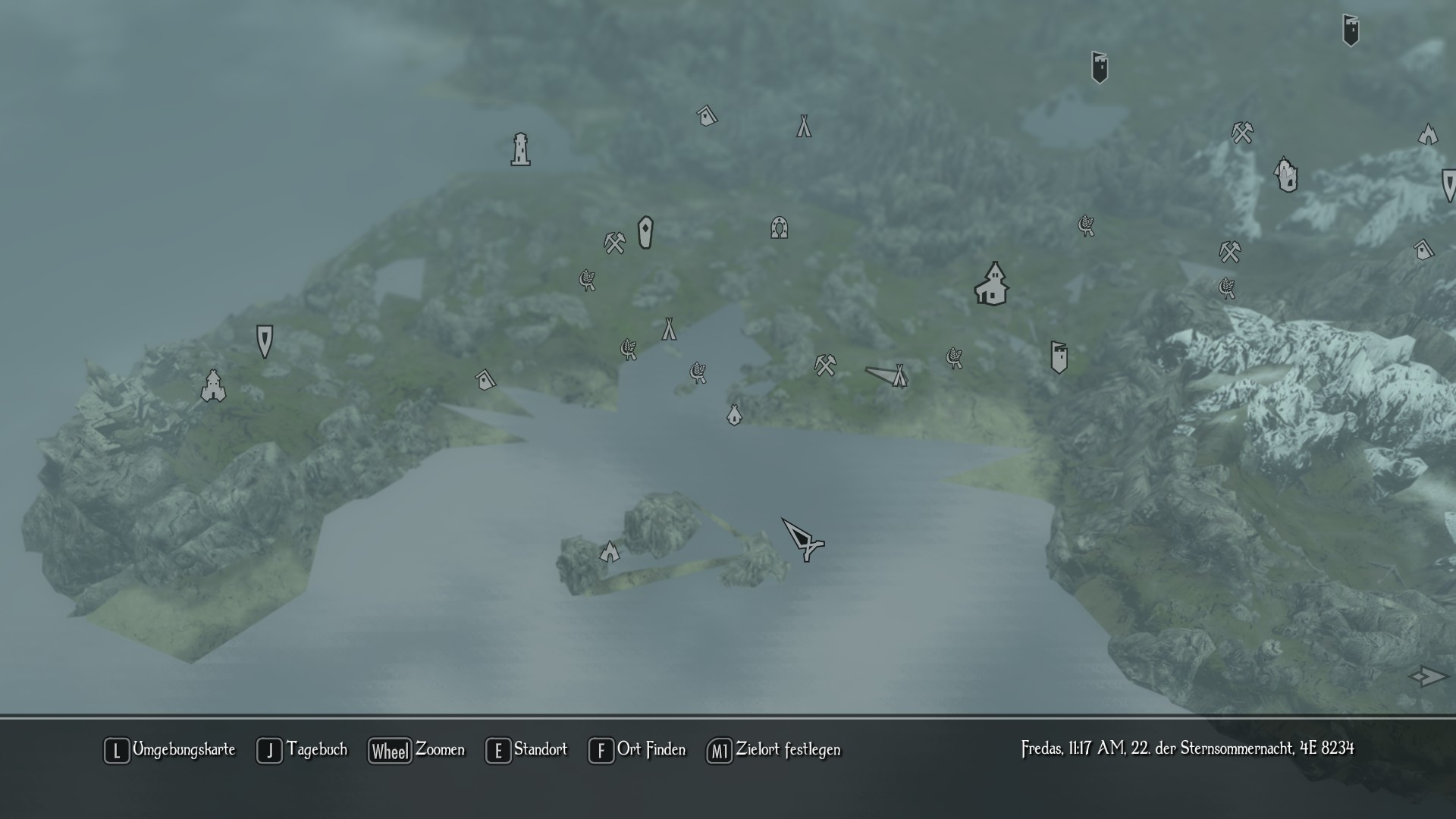Click the large town house marker
This screenshot has width=1456, height=819.
[x=992, y=284]
